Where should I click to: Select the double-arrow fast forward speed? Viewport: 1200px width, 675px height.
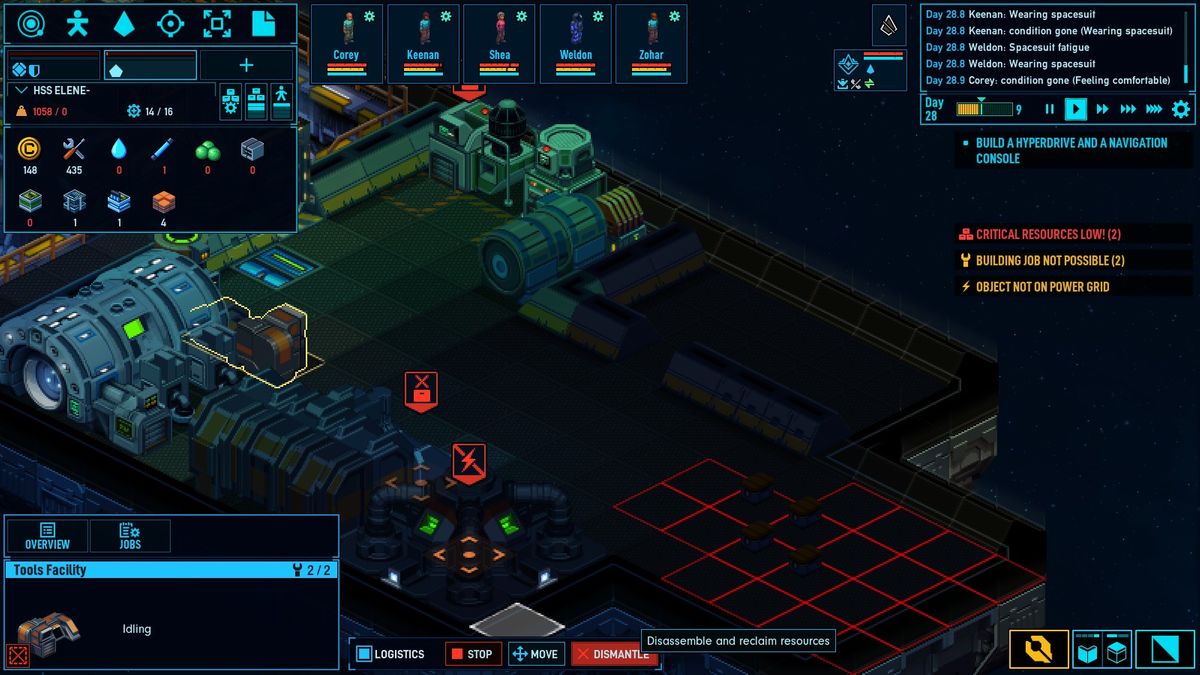(x=1102, y=109)
